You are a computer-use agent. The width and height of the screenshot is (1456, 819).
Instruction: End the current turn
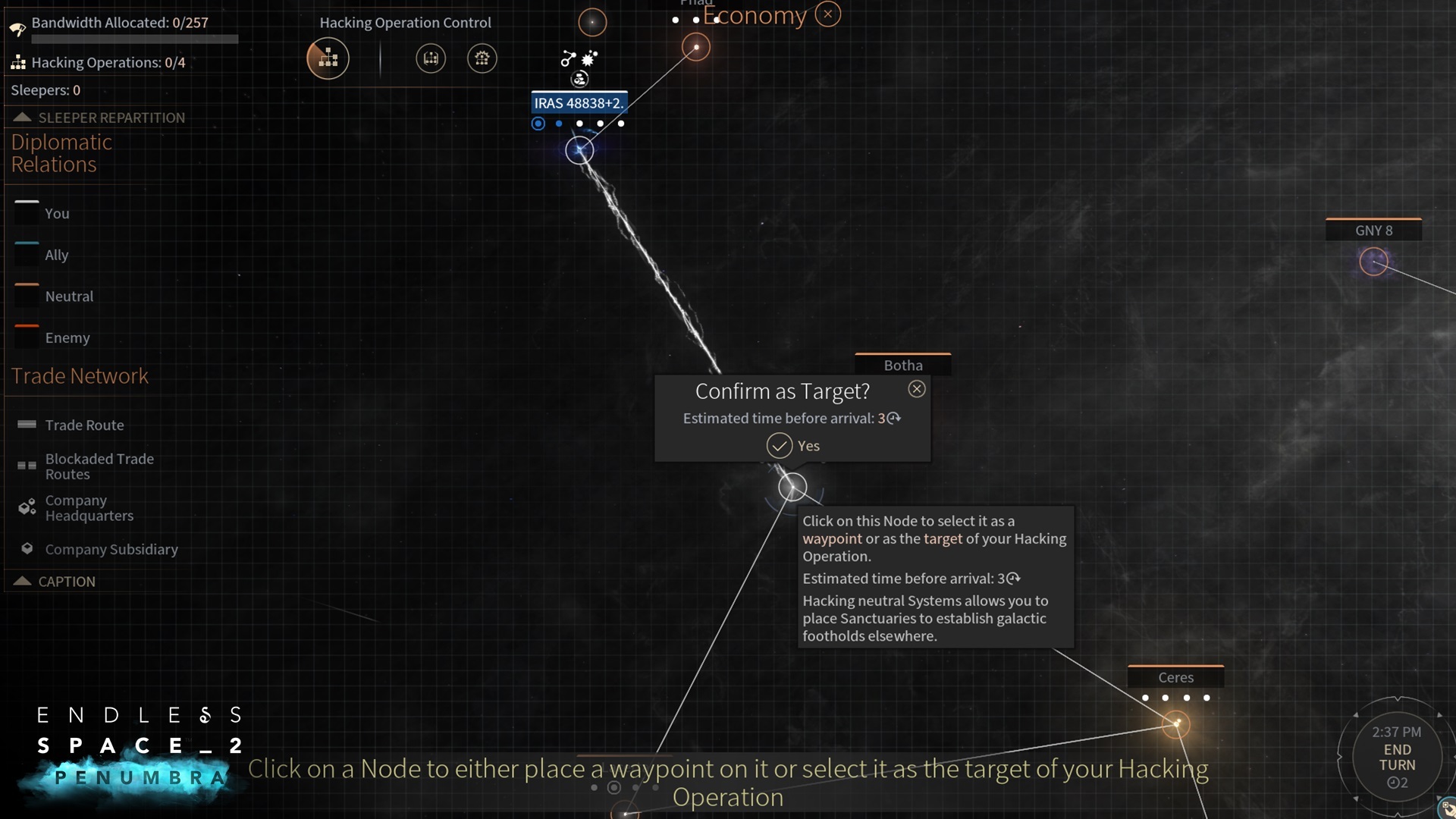1397,757
